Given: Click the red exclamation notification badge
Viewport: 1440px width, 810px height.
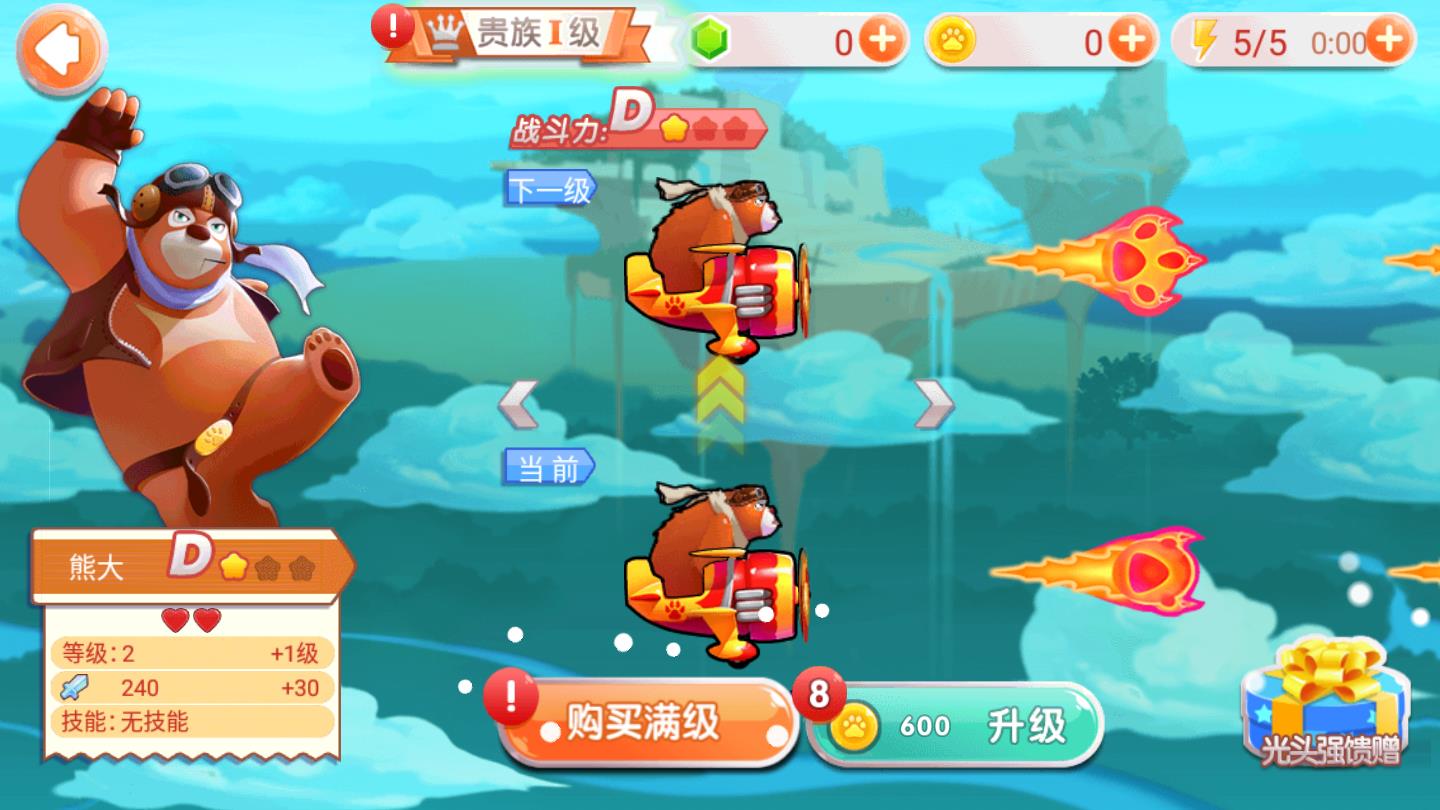Looking at the screenshot, I should coord(394,27).
